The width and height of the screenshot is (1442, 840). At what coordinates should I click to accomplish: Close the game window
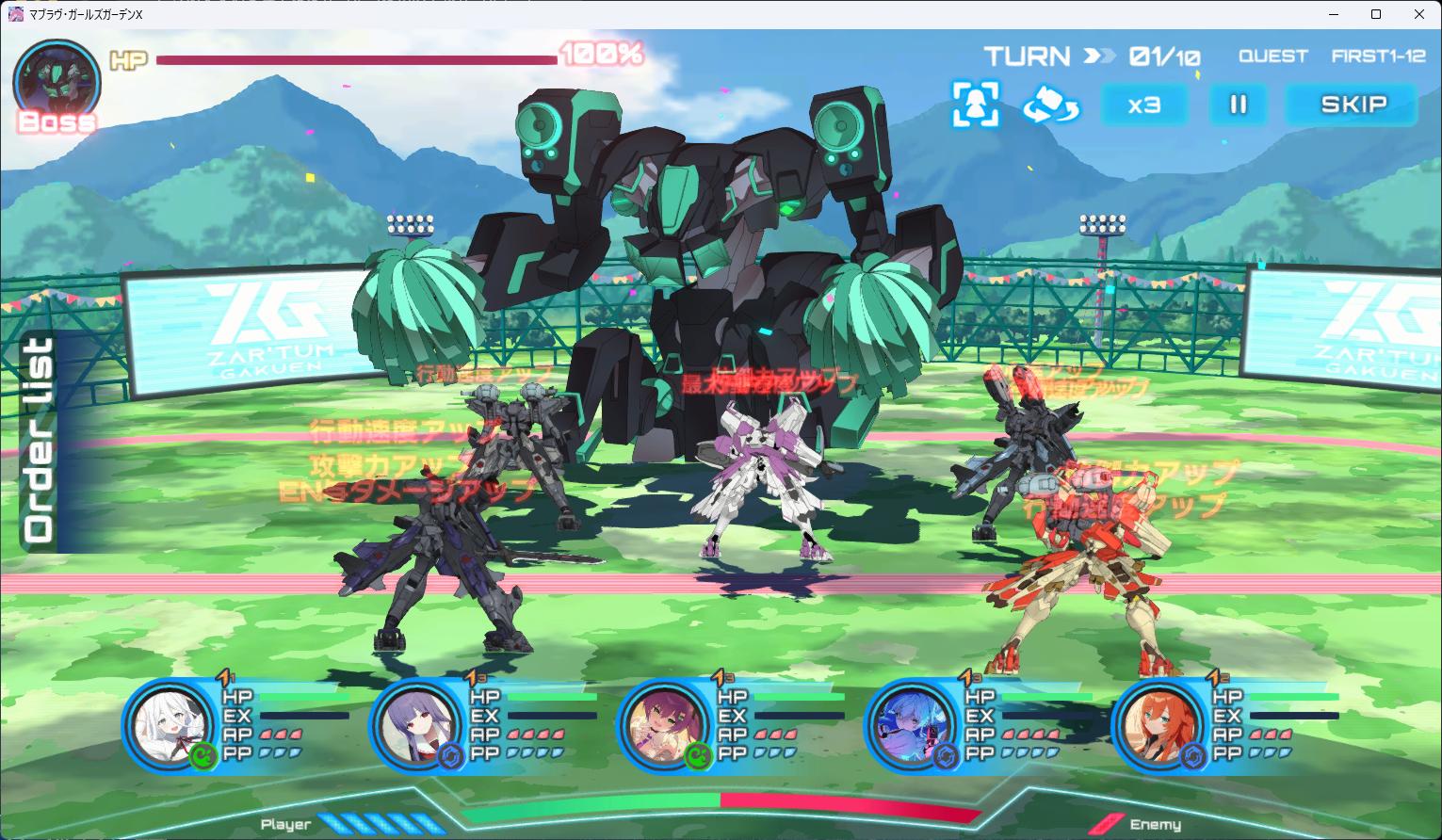(x=1419, y=14)
